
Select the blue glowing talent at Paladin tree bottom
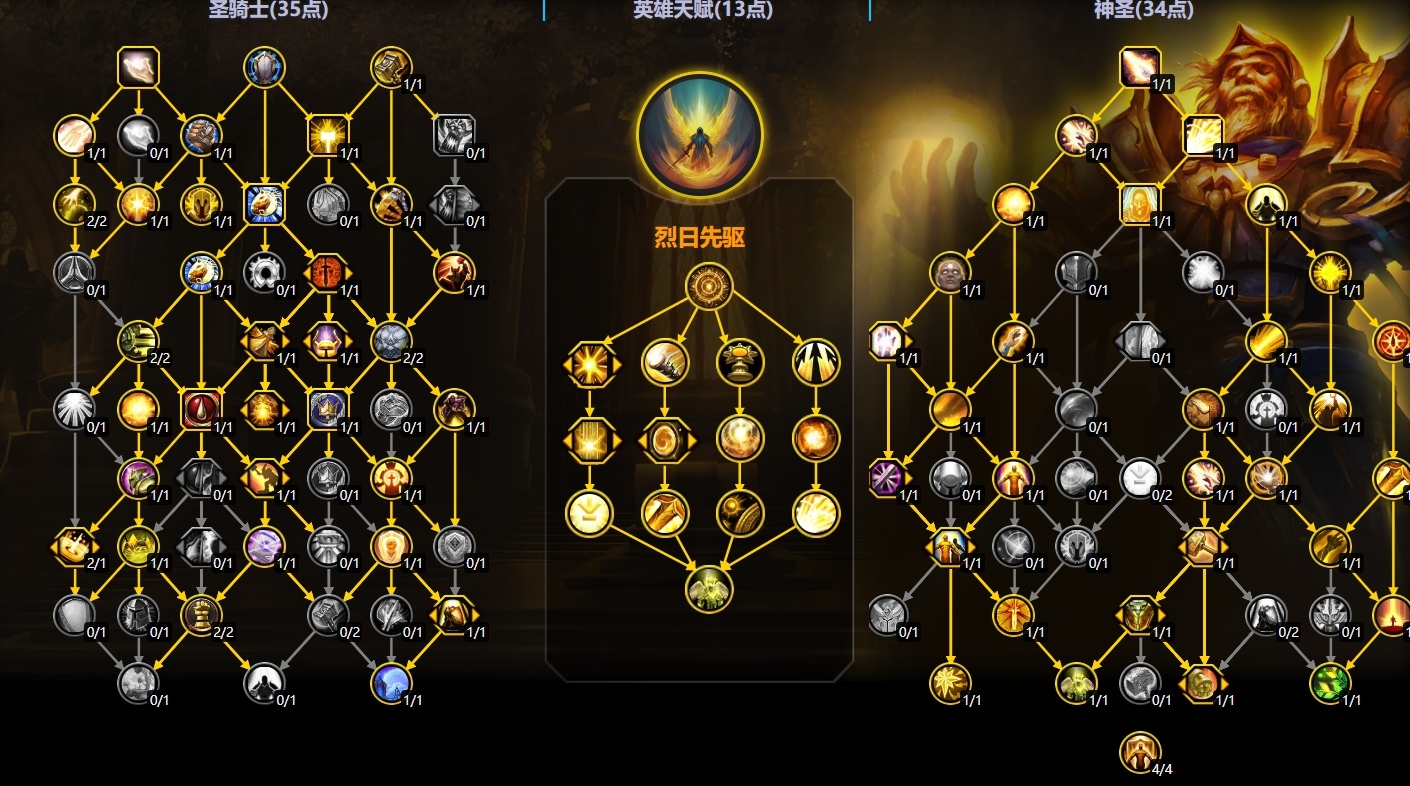click(391, 683)
